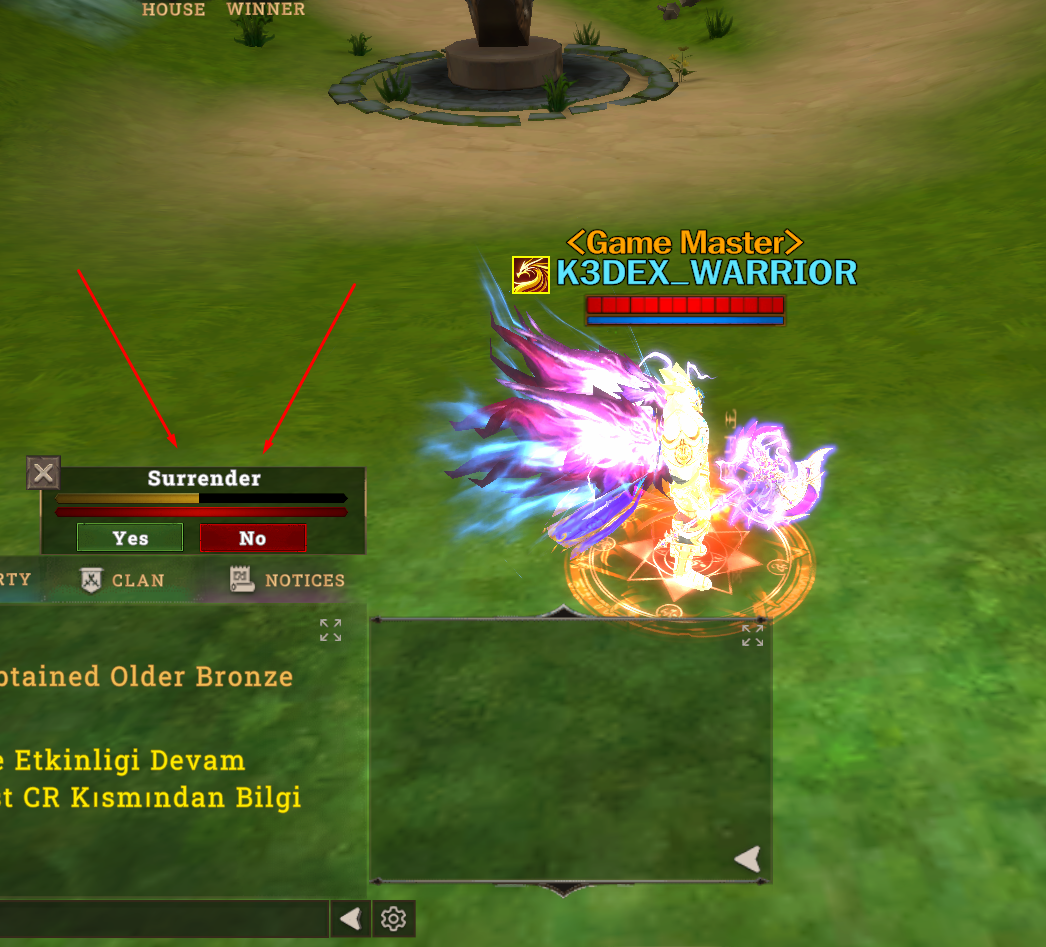Close the Surrender vote window

43,473
